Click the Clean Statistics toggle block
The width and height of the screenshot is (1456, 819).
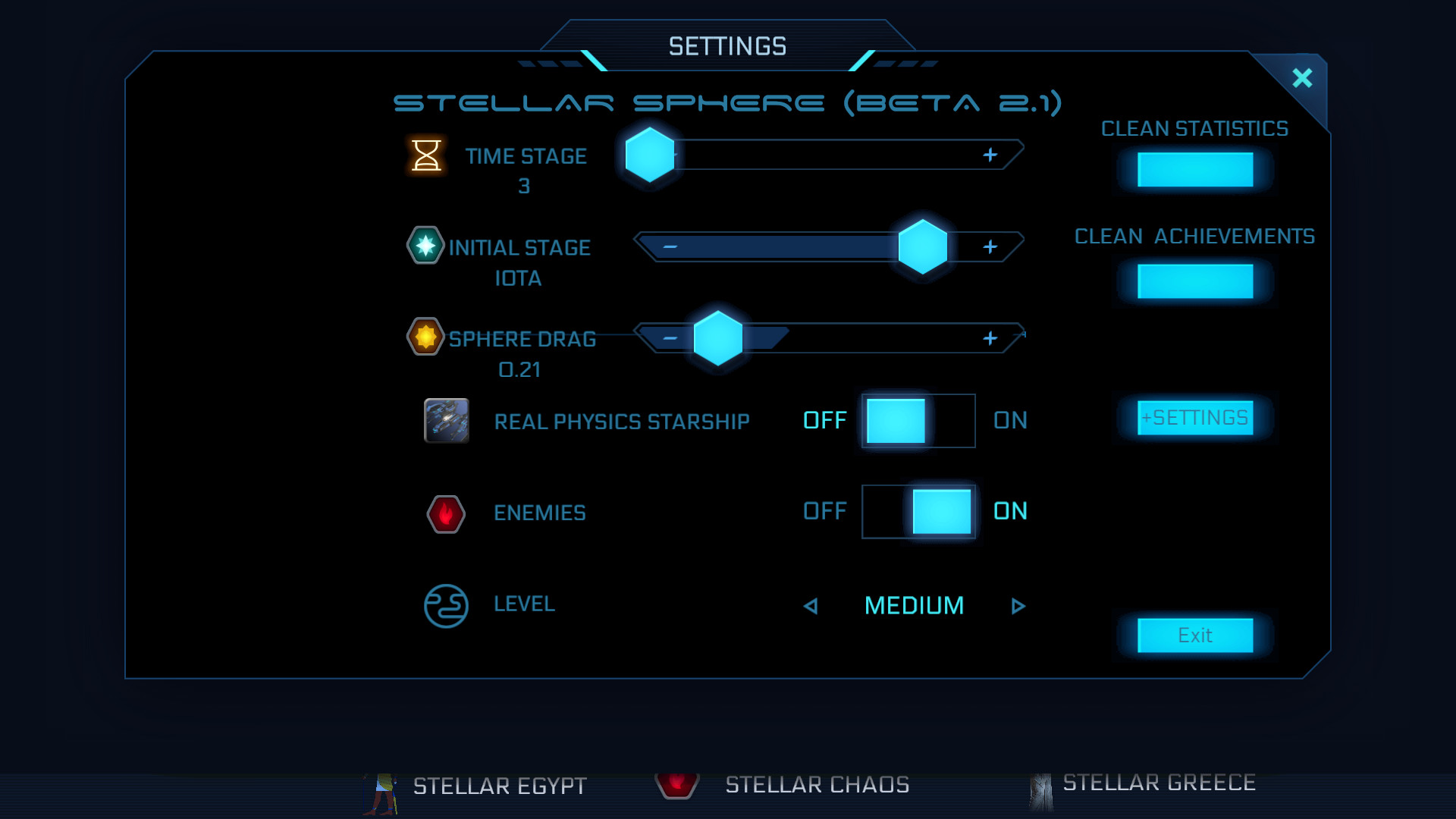click(x=1194, y=170)
